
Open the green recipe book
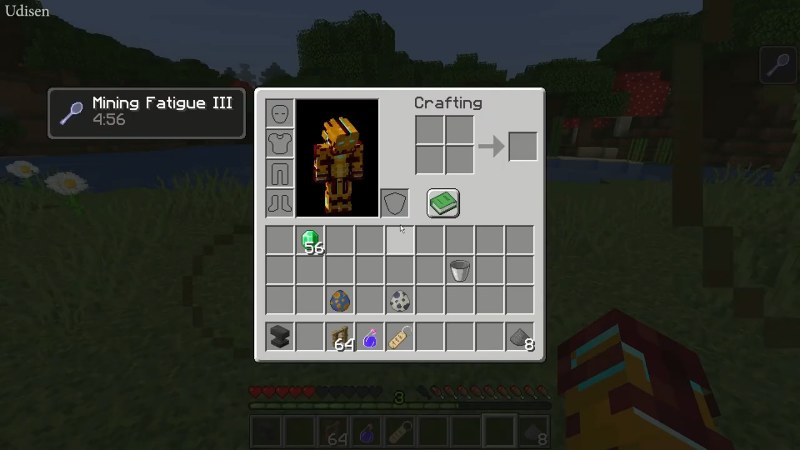pos(443,203)
